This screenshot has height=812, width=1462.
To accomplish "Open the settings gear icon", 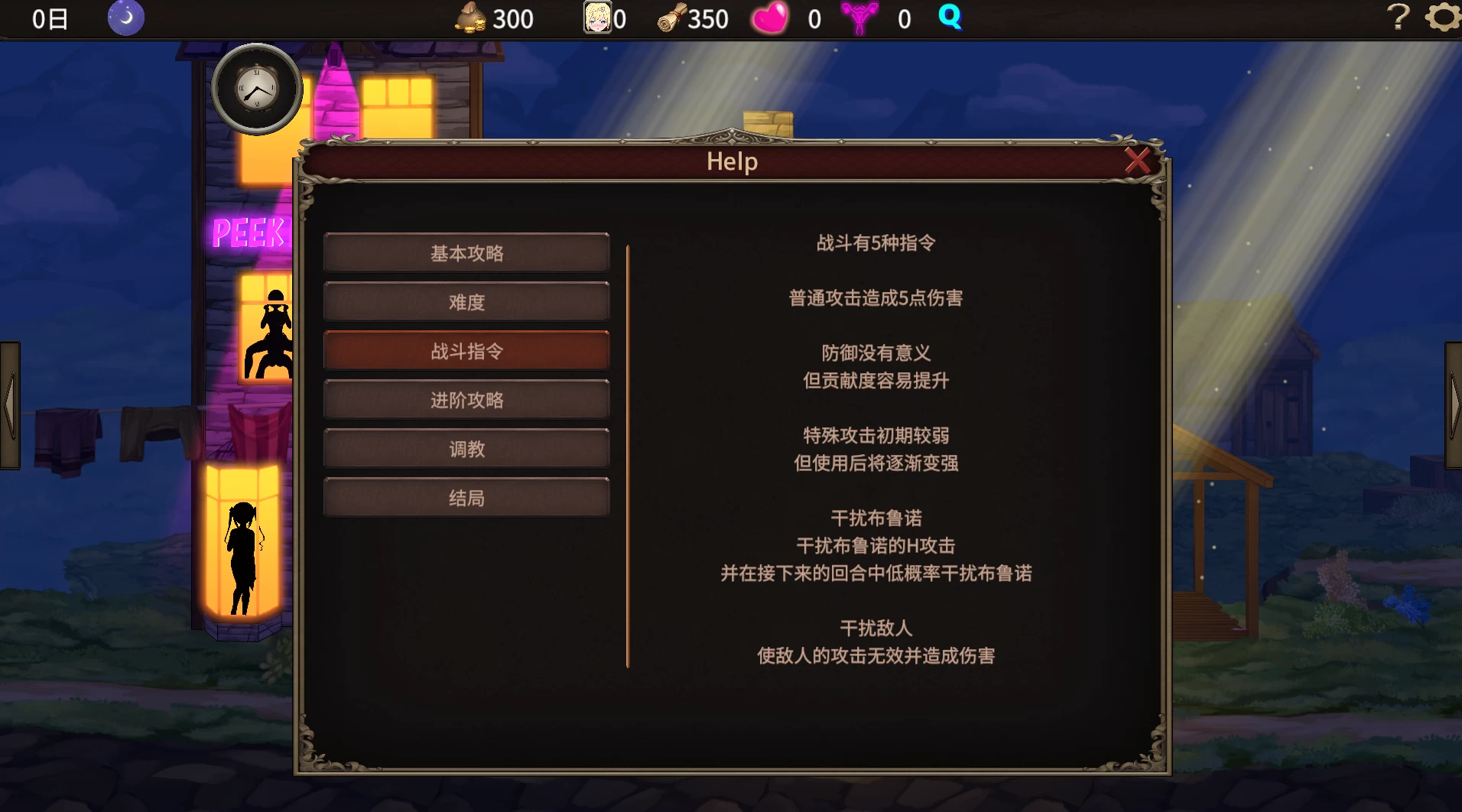I will (1442, 16).
